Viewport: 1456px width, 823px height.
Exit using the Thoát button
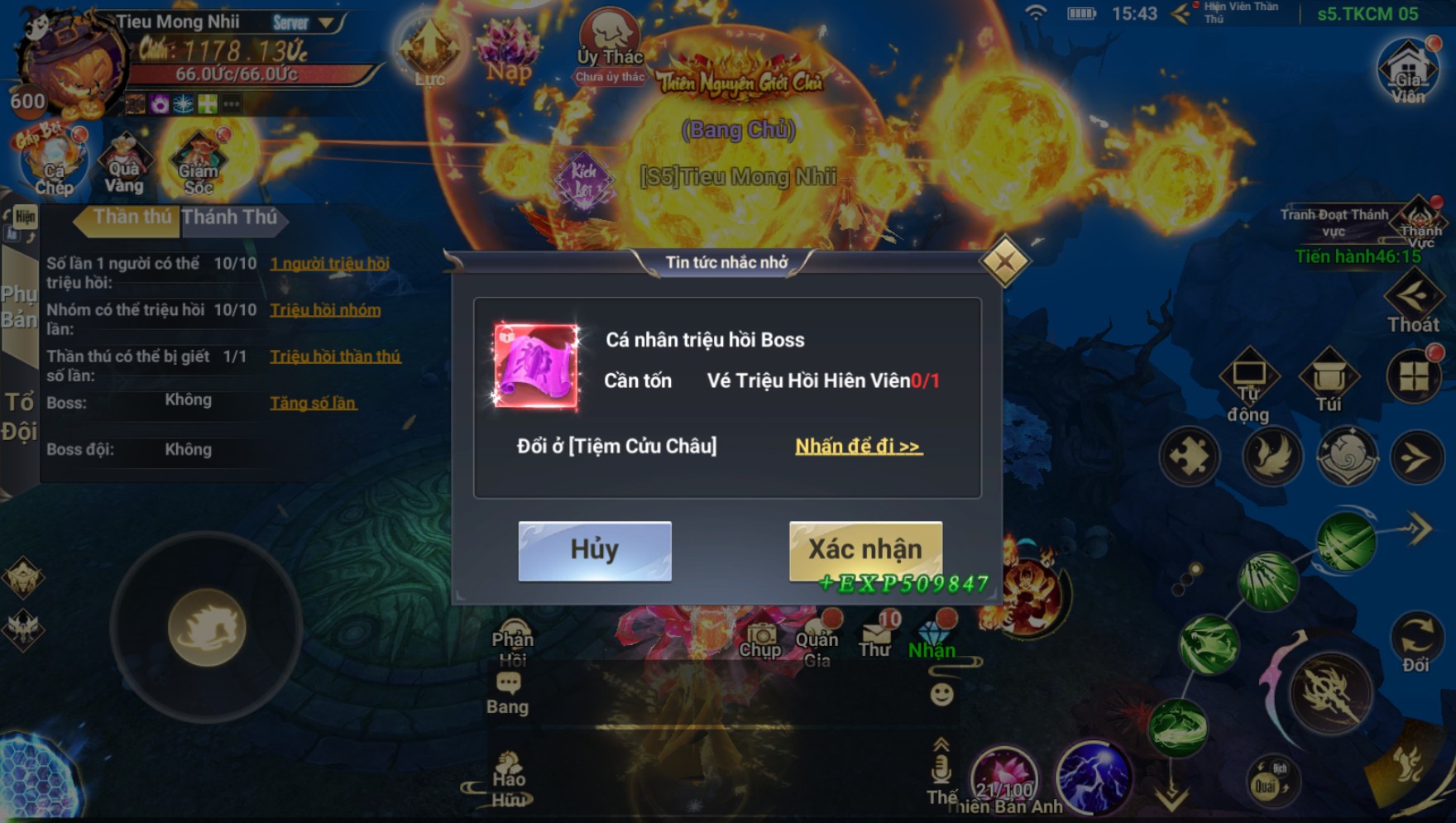tap(1413, 304)
